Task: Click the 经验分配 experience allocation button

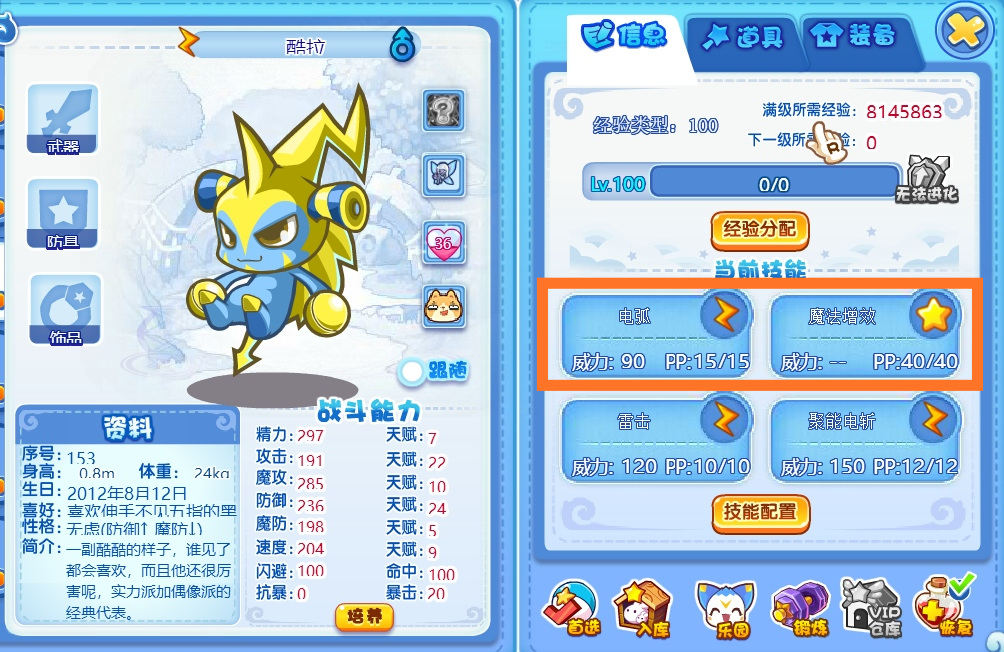Action: [759, 229]
